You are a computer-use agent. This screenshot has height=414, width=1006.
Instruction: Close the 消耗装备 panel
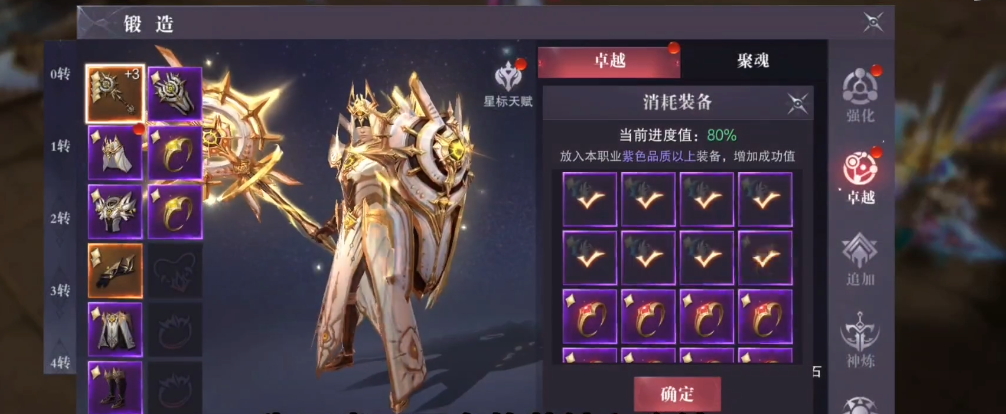(x=797, y=102)
